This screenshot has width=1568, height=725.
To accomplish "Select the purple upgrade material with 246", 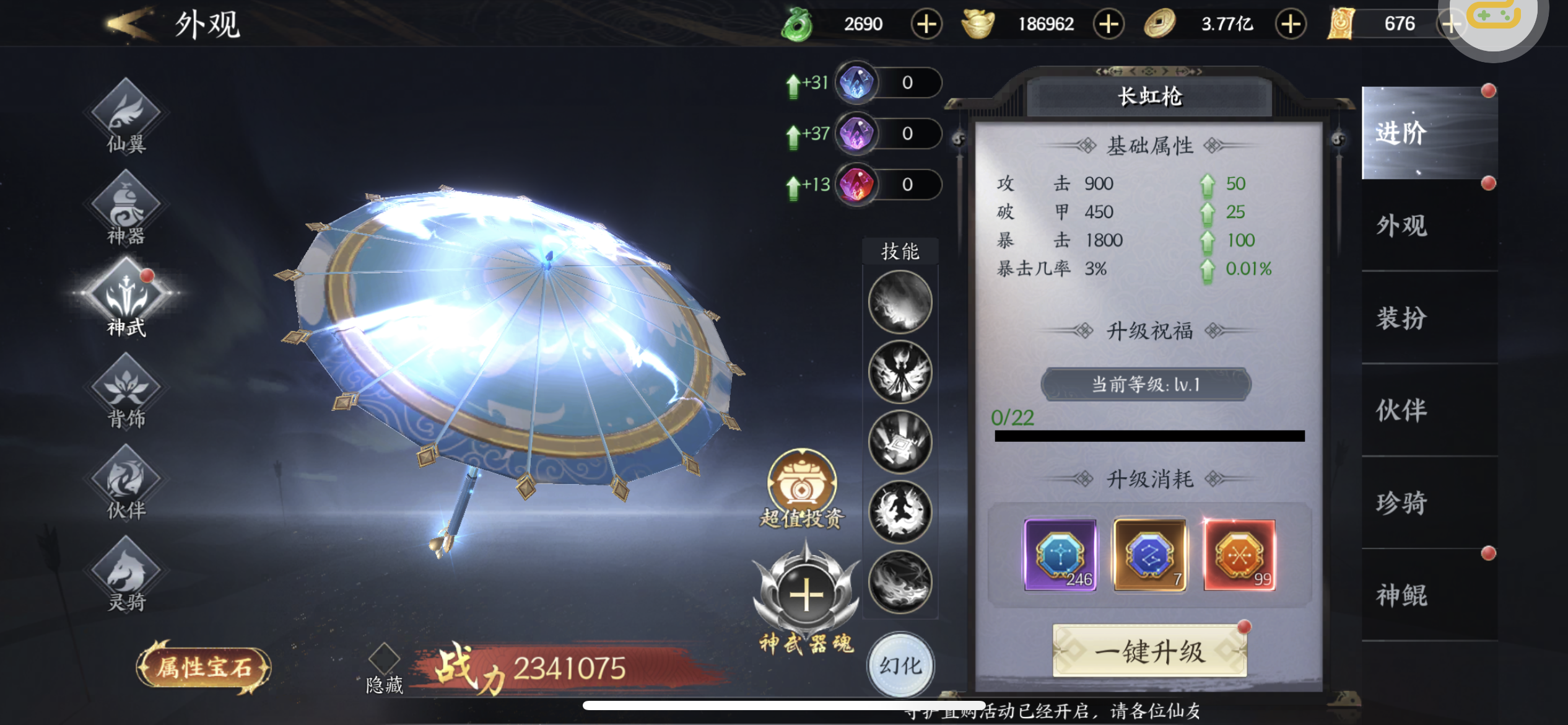I will click(x=1060, y=555).
